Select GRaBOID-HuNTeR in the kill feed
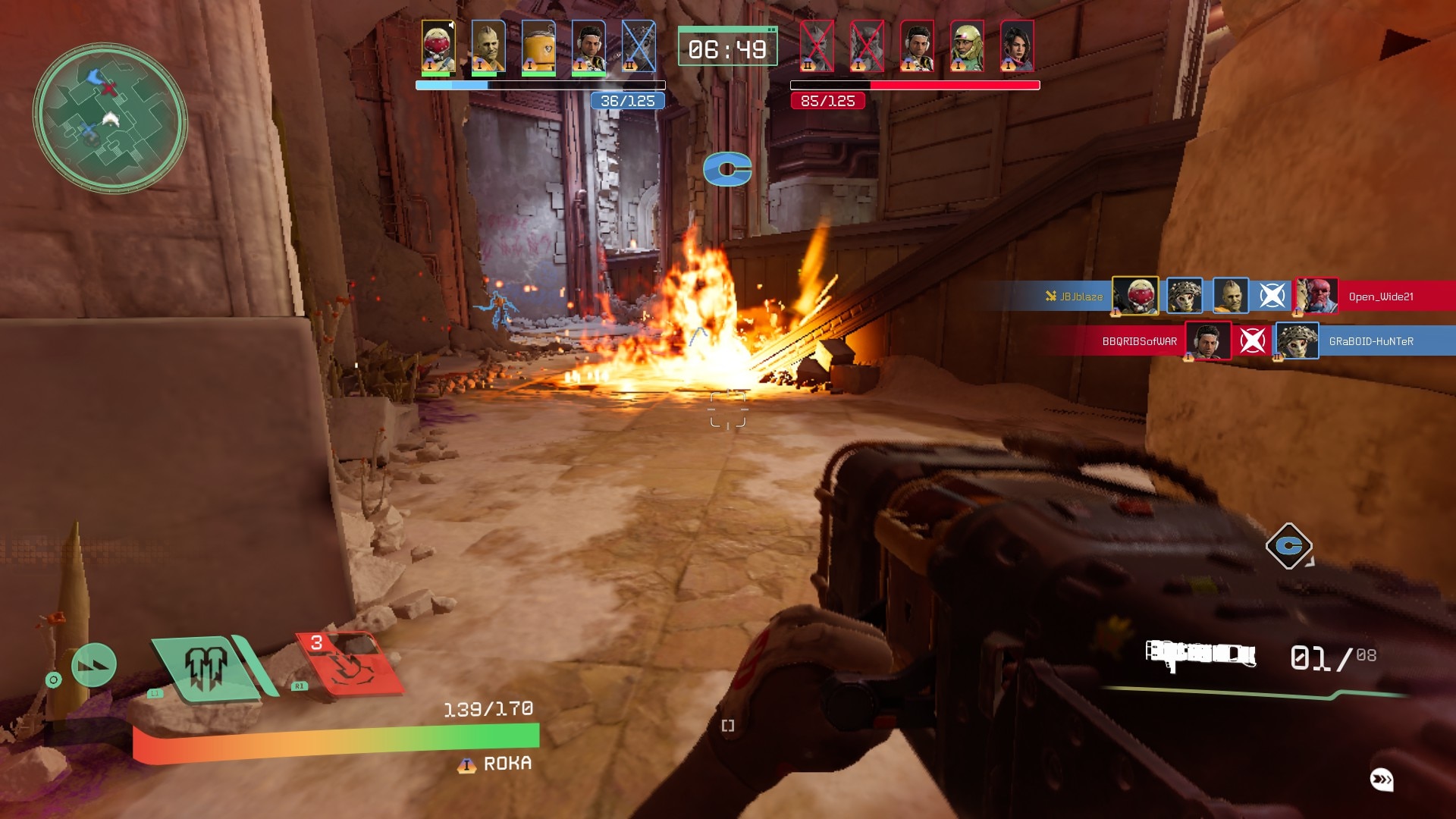Viewport: 1456px width, 819px height. [x=1371, y=341]
